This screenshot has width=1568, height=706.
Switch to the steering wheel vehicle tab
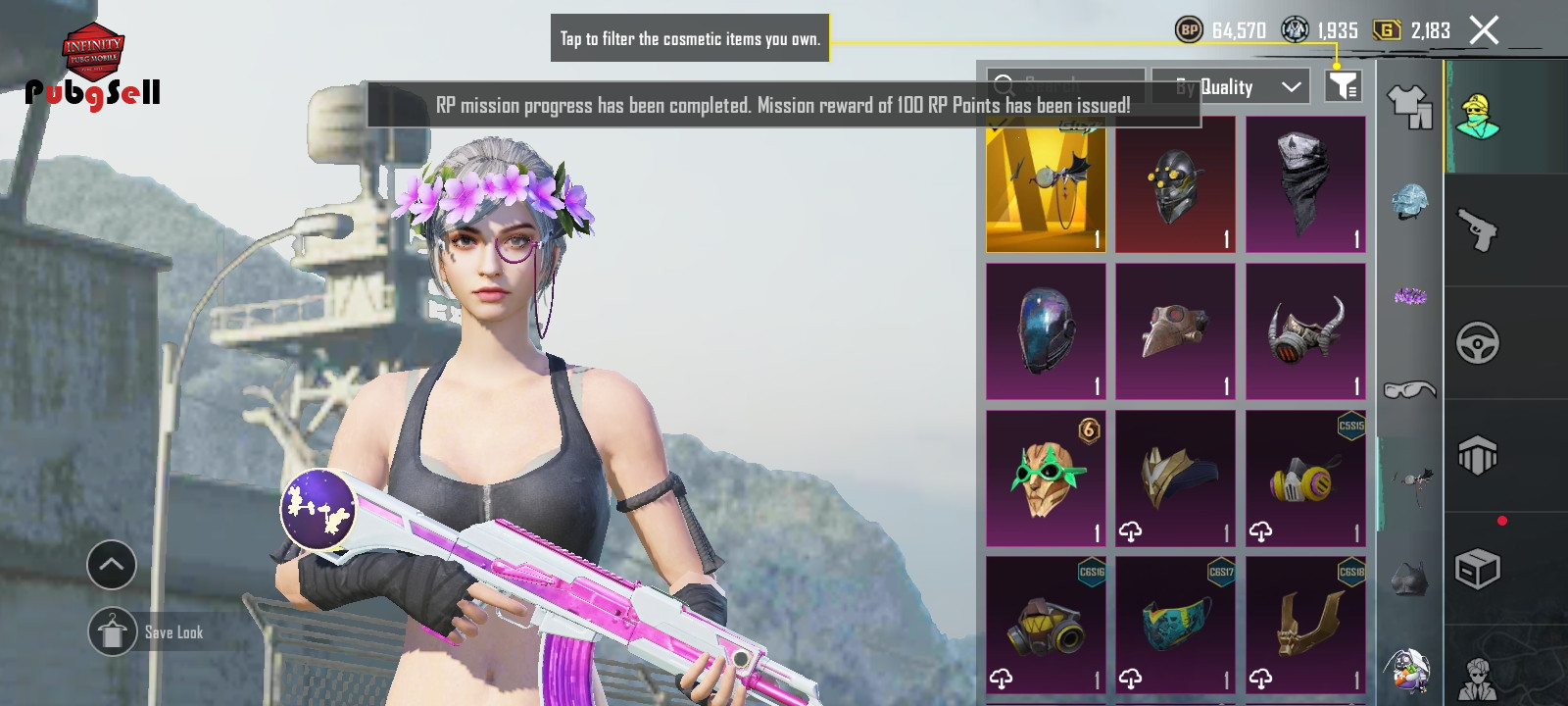(x=1478, y=343)
